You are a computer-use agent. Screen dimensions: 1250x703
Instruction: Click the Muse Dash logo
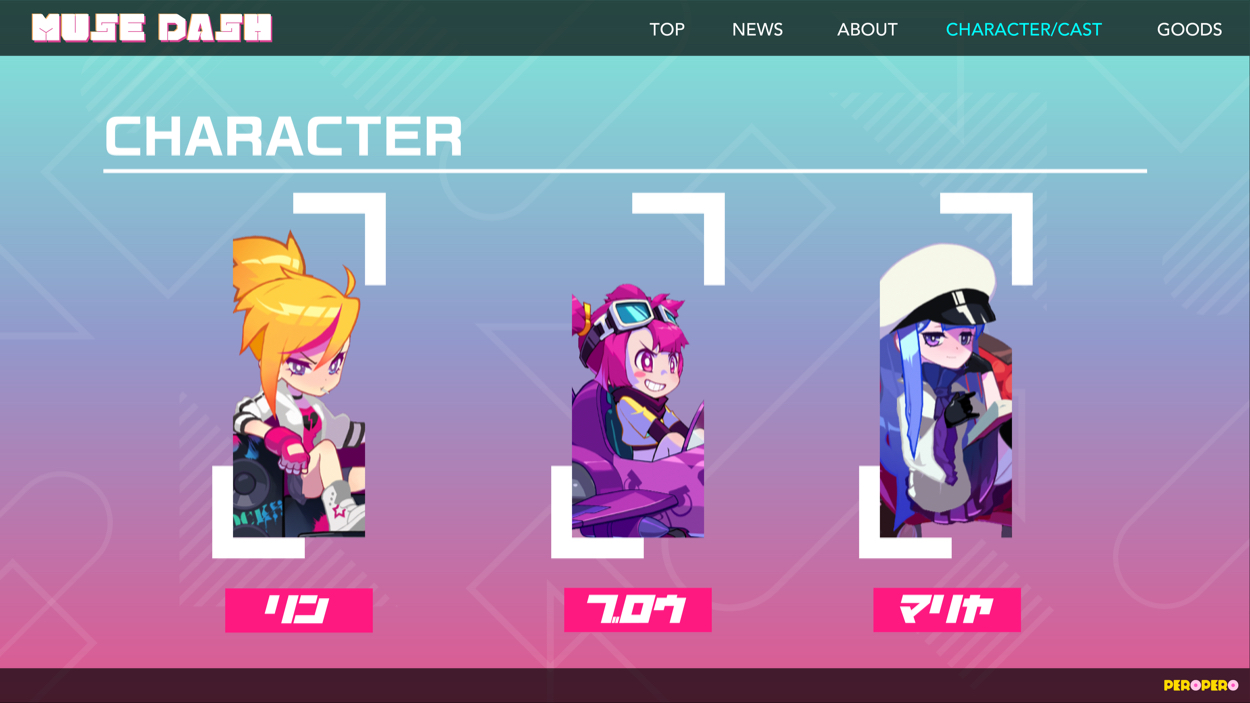pos(152,28)
